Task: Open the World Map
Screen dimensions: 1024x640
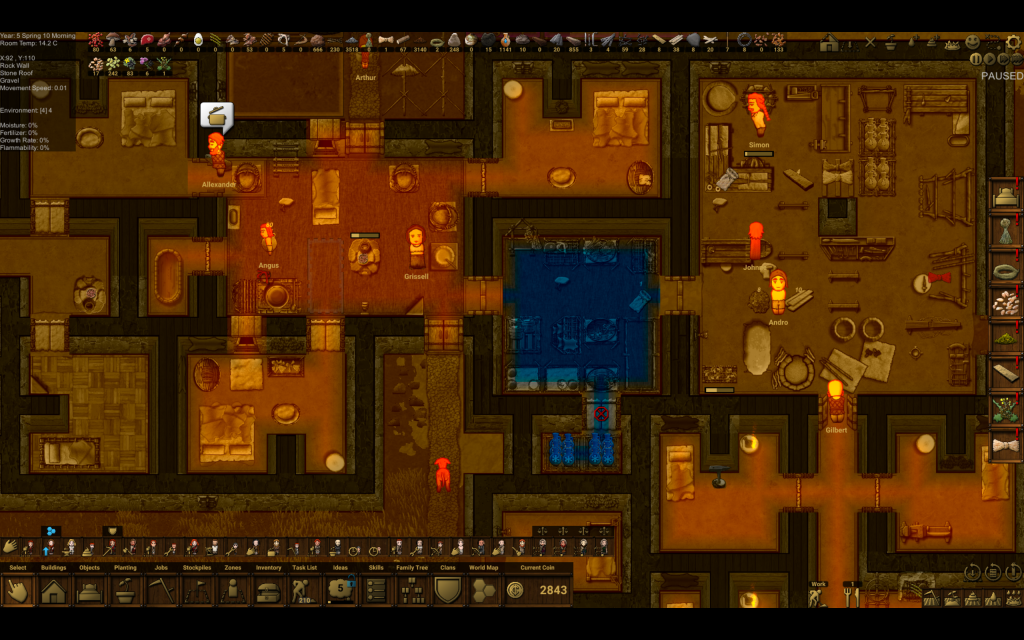Action: 484,590
